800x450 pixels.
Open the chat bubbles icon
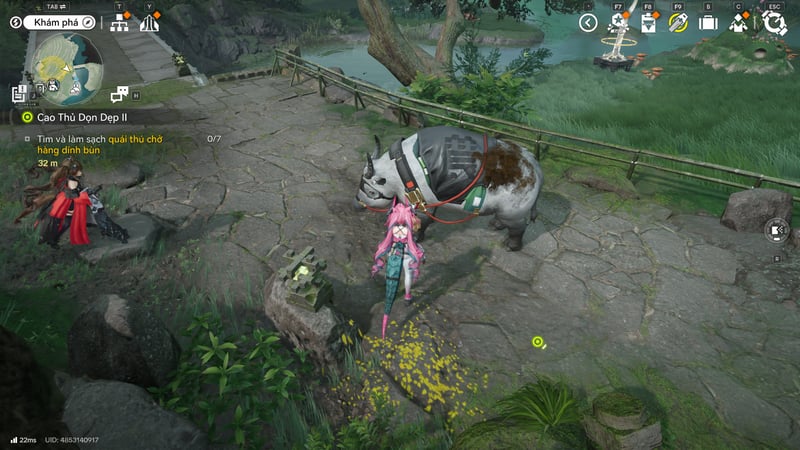click(120, 94)
